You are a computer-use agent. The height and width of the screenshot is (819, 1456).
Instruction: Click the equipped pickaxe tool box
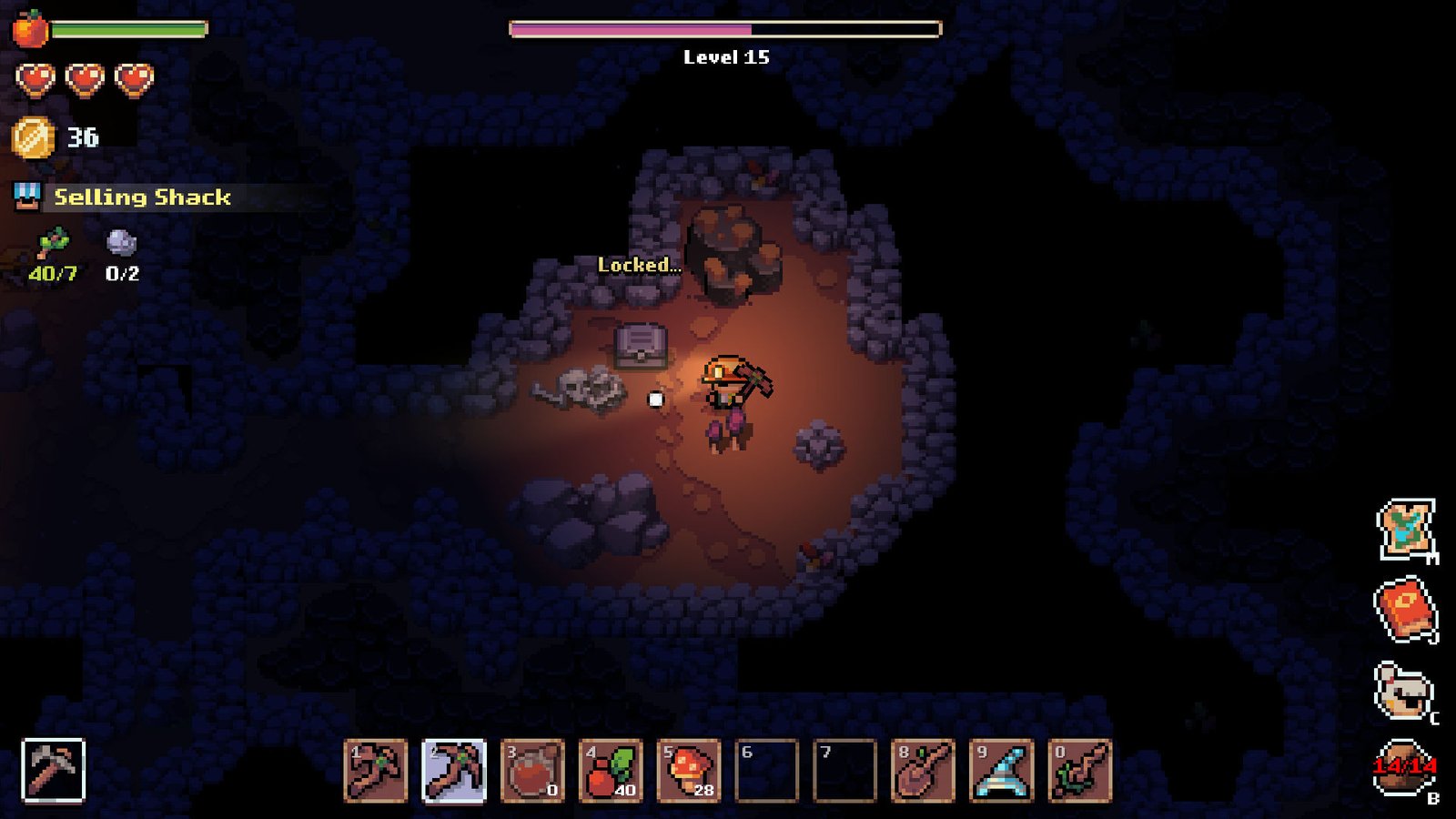53,771
